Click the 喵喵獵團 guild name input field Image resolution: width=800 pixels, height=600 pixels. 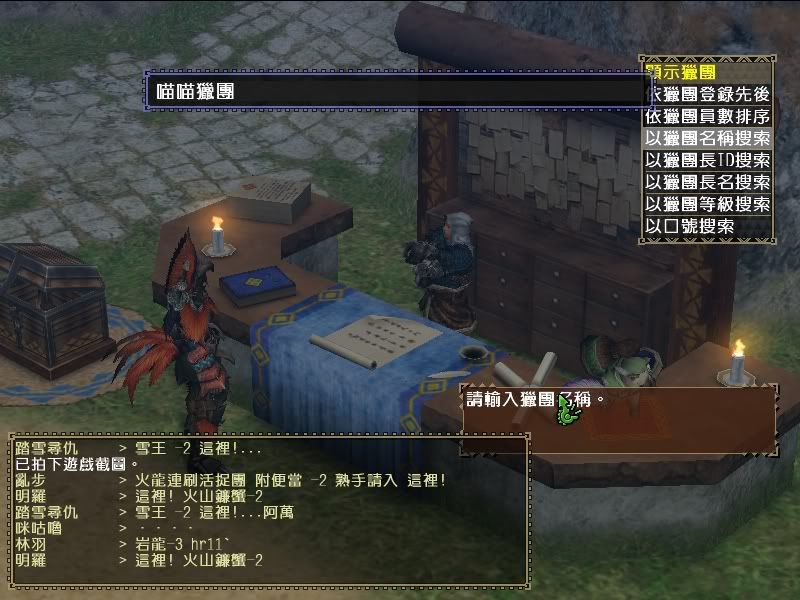[398, 90]
